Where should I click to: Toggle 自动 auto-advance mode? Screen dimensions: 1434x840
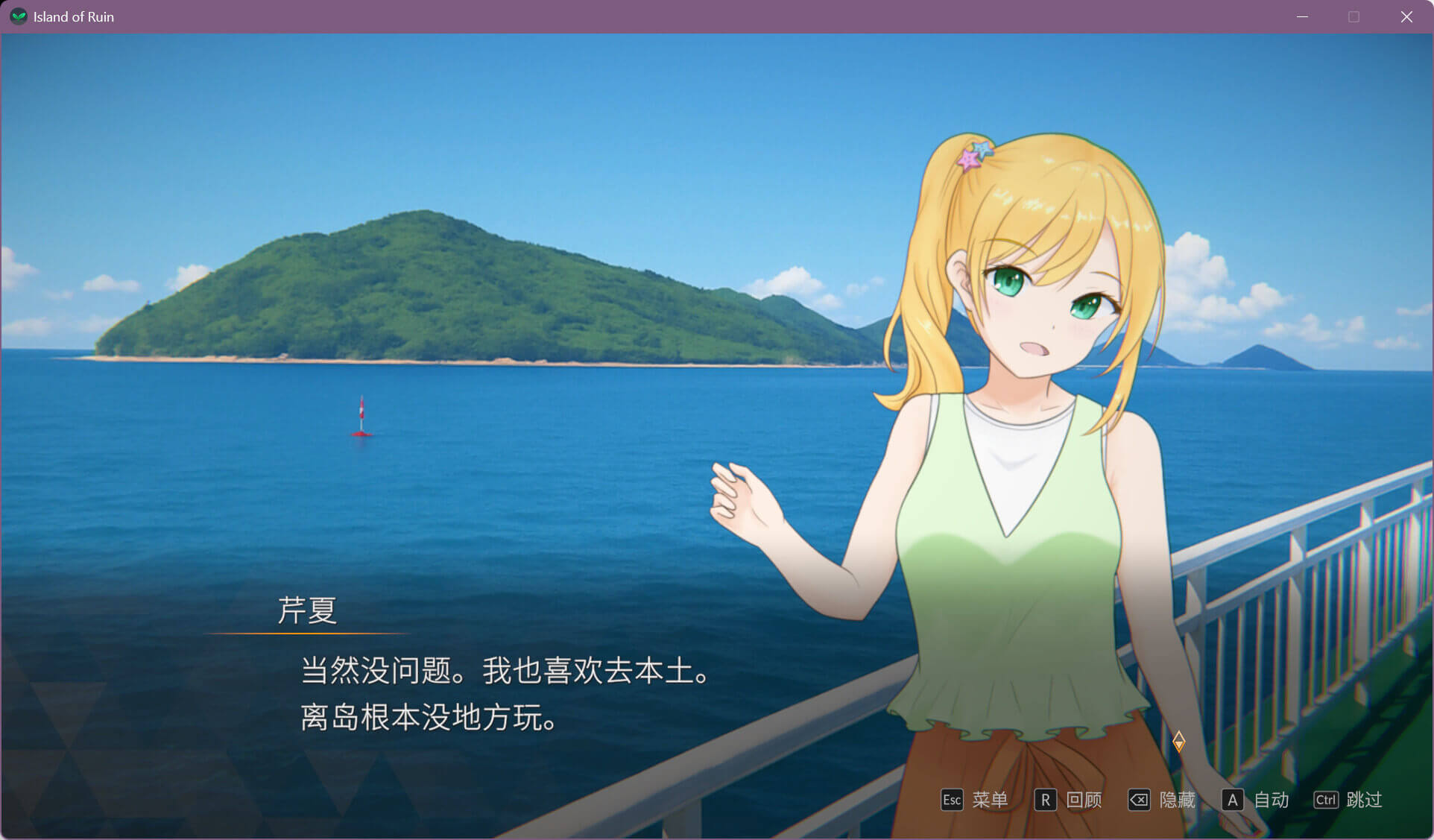1255,800
